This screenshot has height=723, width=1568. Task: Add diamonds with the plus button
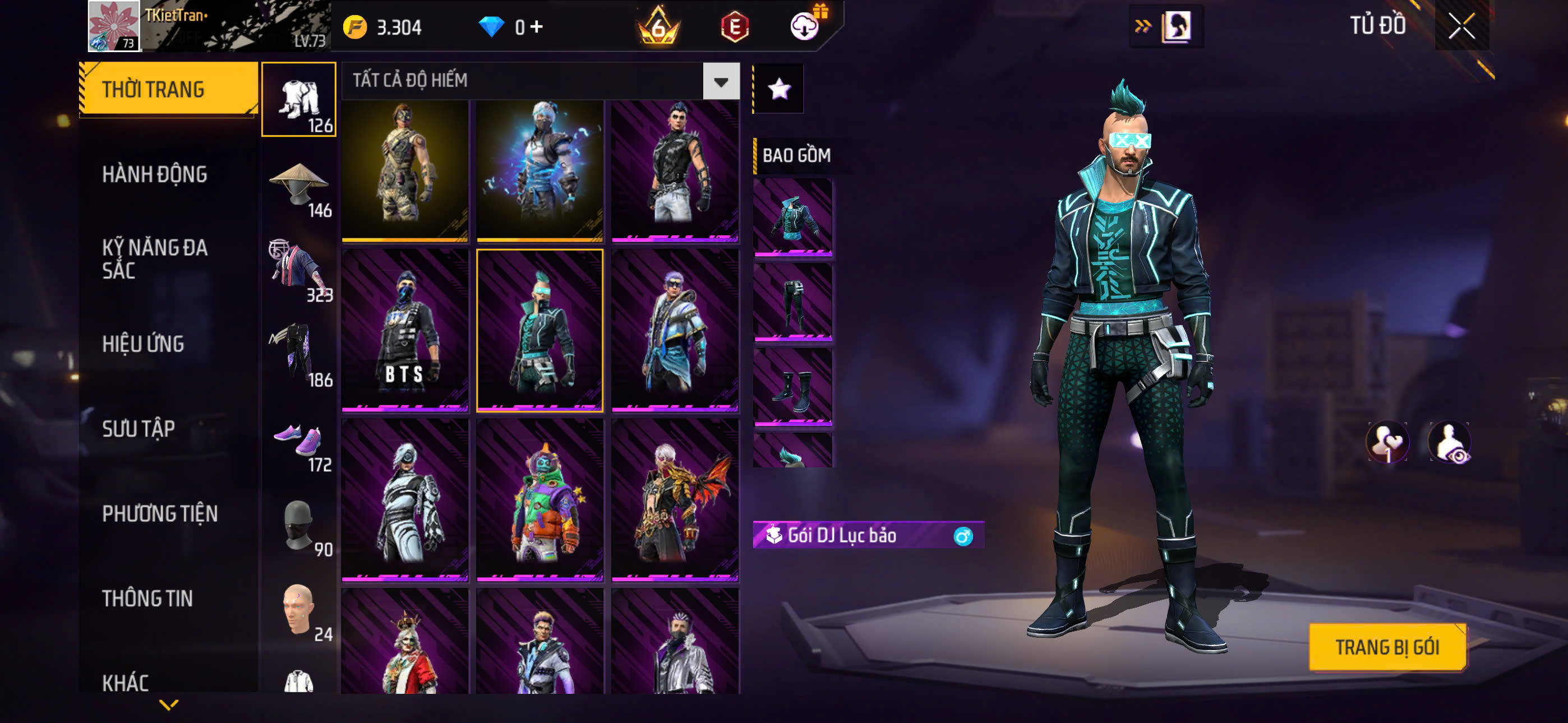tap(536, 26)
